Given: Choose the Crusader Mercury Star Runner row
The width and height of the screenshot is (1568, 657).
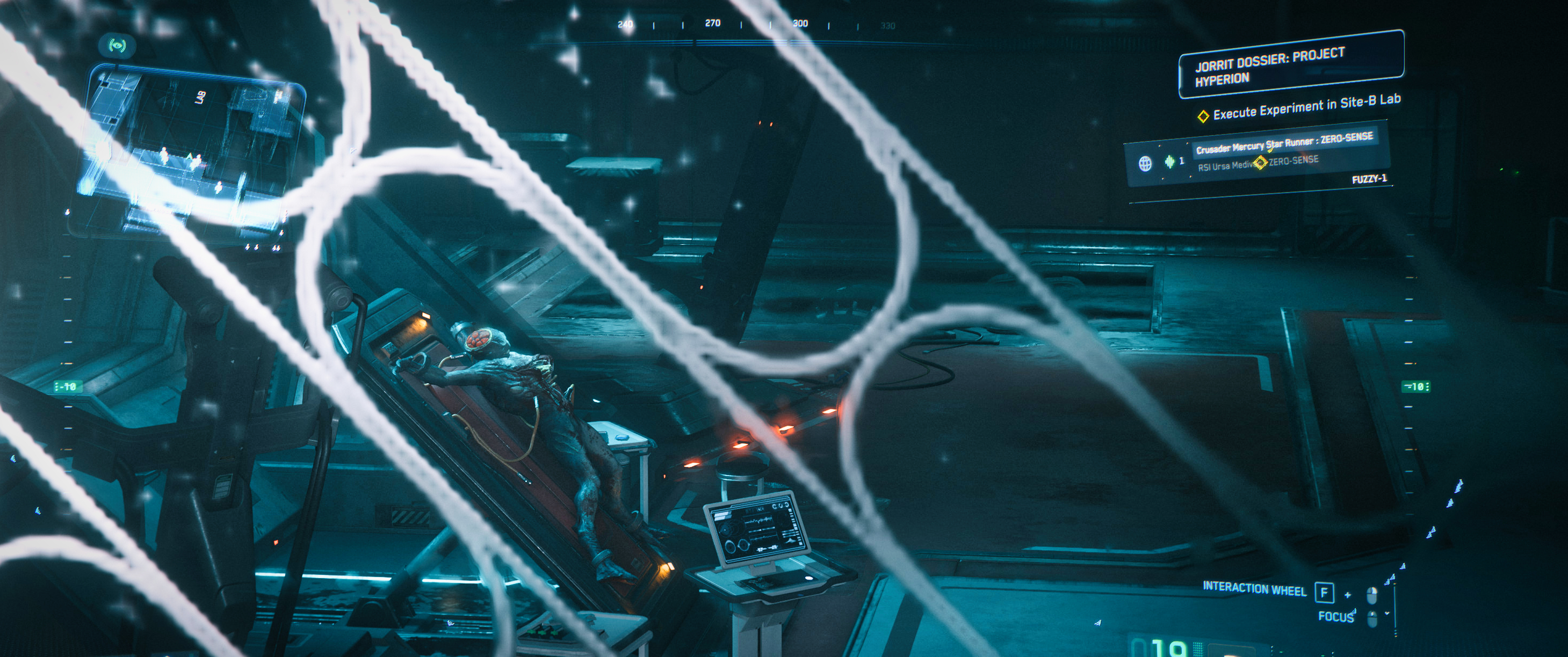Looking at the screenshot, I should pos(1283,143).
